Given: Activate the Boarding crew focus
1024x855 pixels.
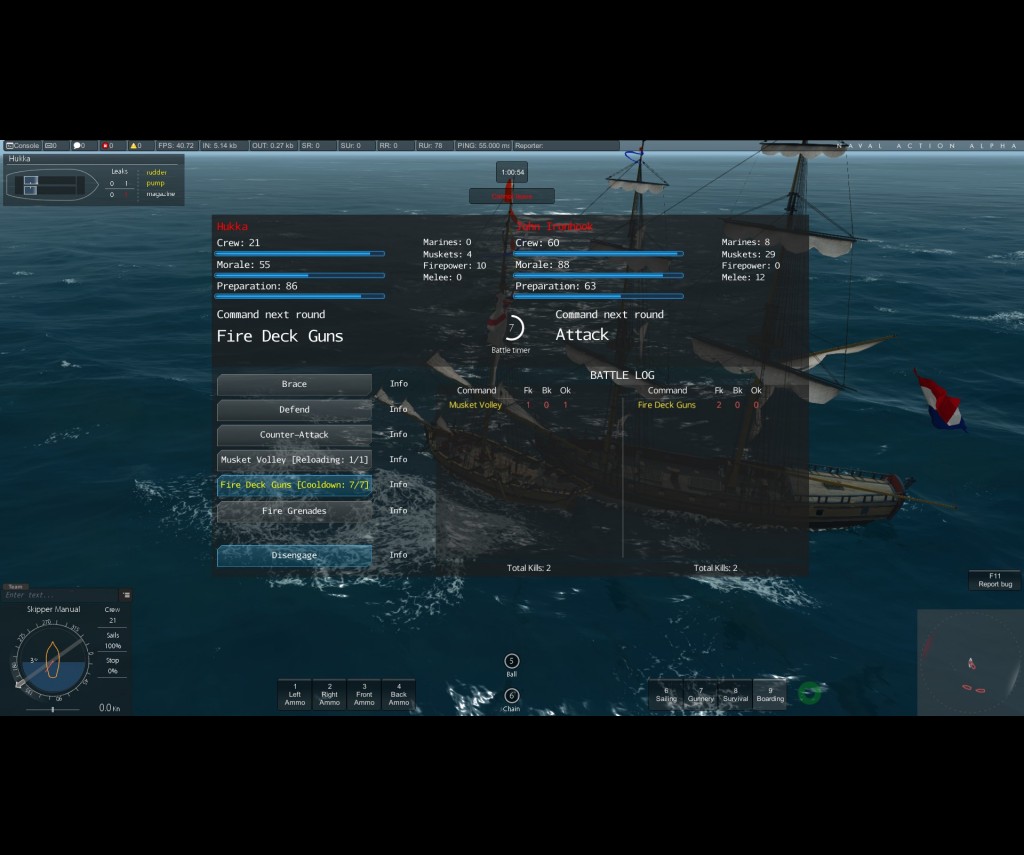Looking at the screenshot, I should (770, 695).
